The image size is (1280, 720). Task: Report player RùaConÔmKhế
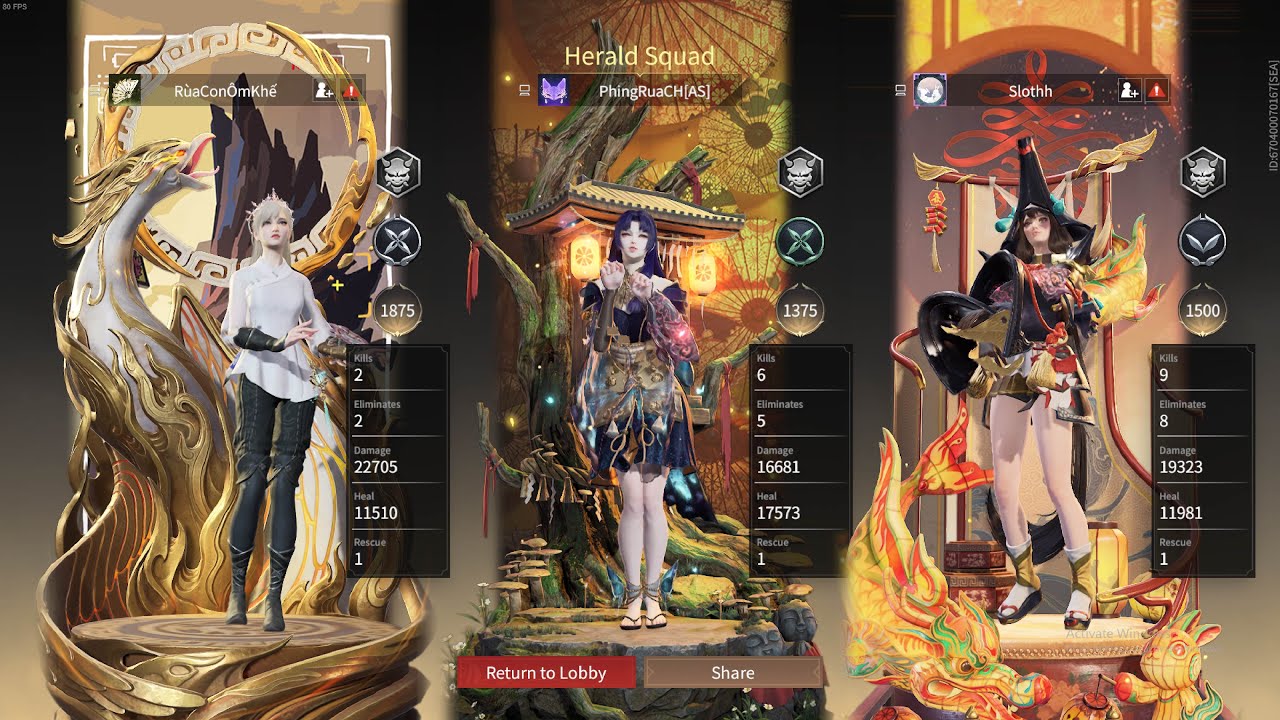click(x=351, y=91)
